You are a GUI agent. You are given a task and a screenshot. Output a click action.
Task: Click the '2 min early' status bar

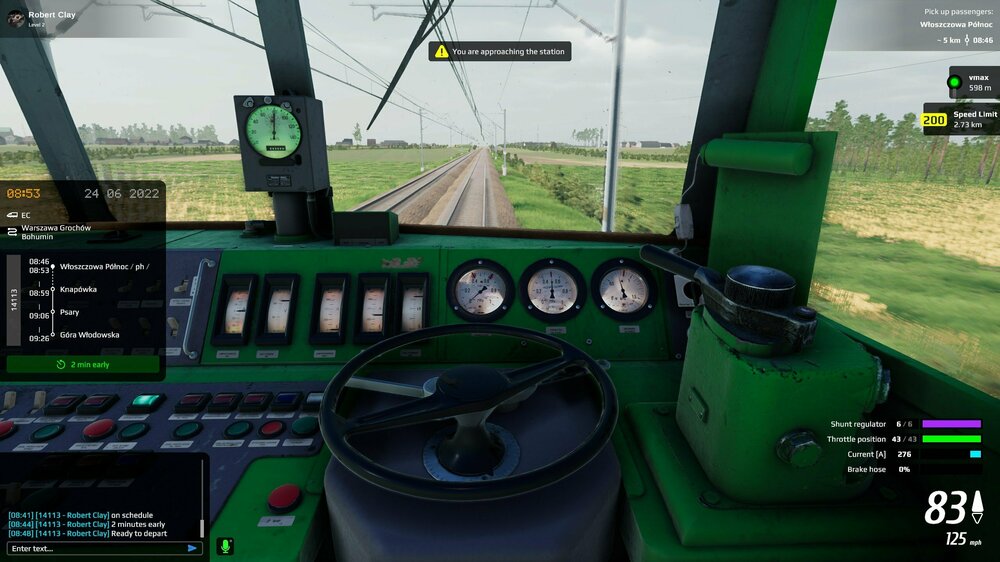[83, 365]
